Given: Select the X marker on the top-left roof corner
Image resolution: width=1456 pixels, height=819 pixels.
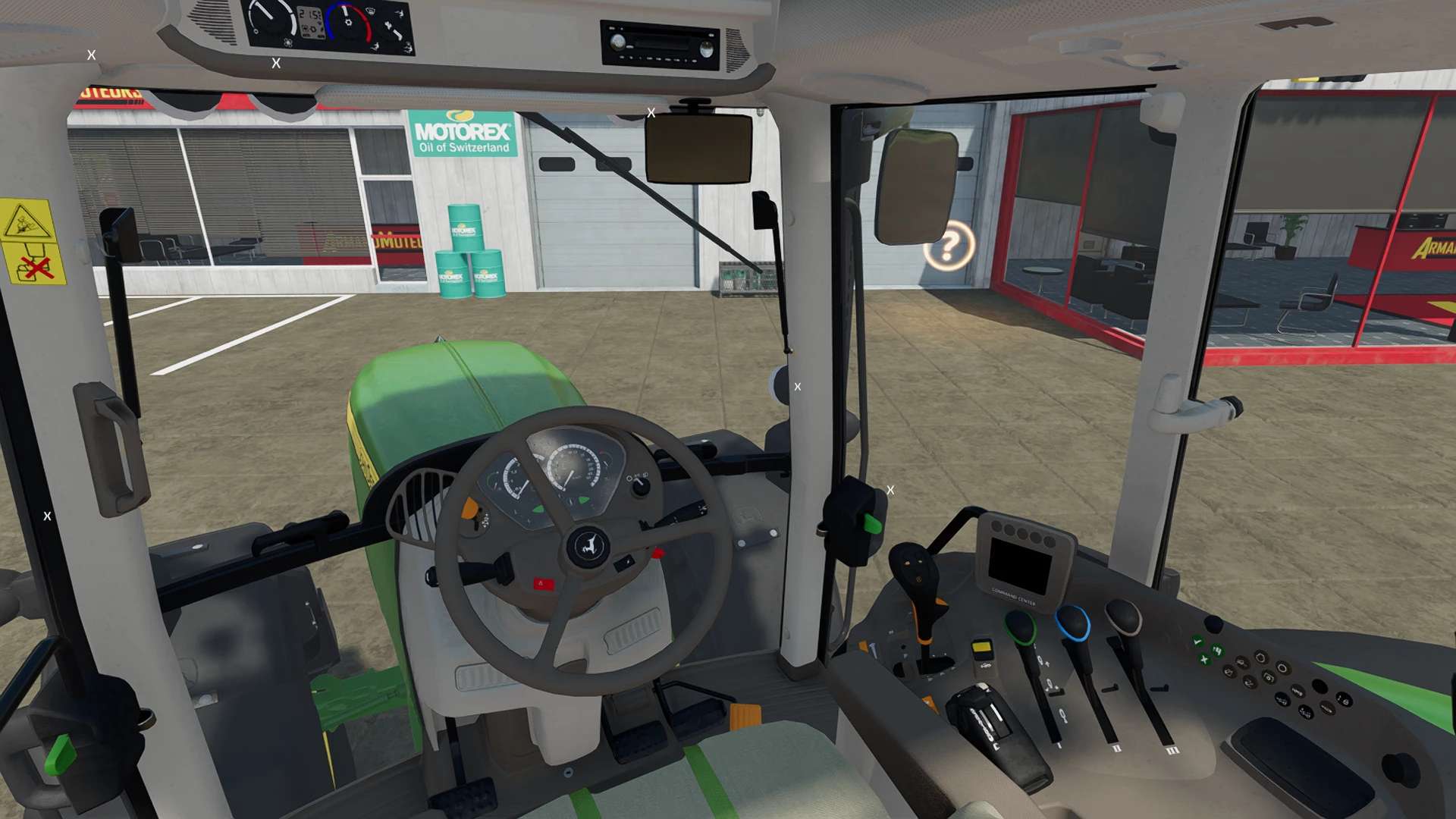Looking at the screenshot, I should pos(91,55).
